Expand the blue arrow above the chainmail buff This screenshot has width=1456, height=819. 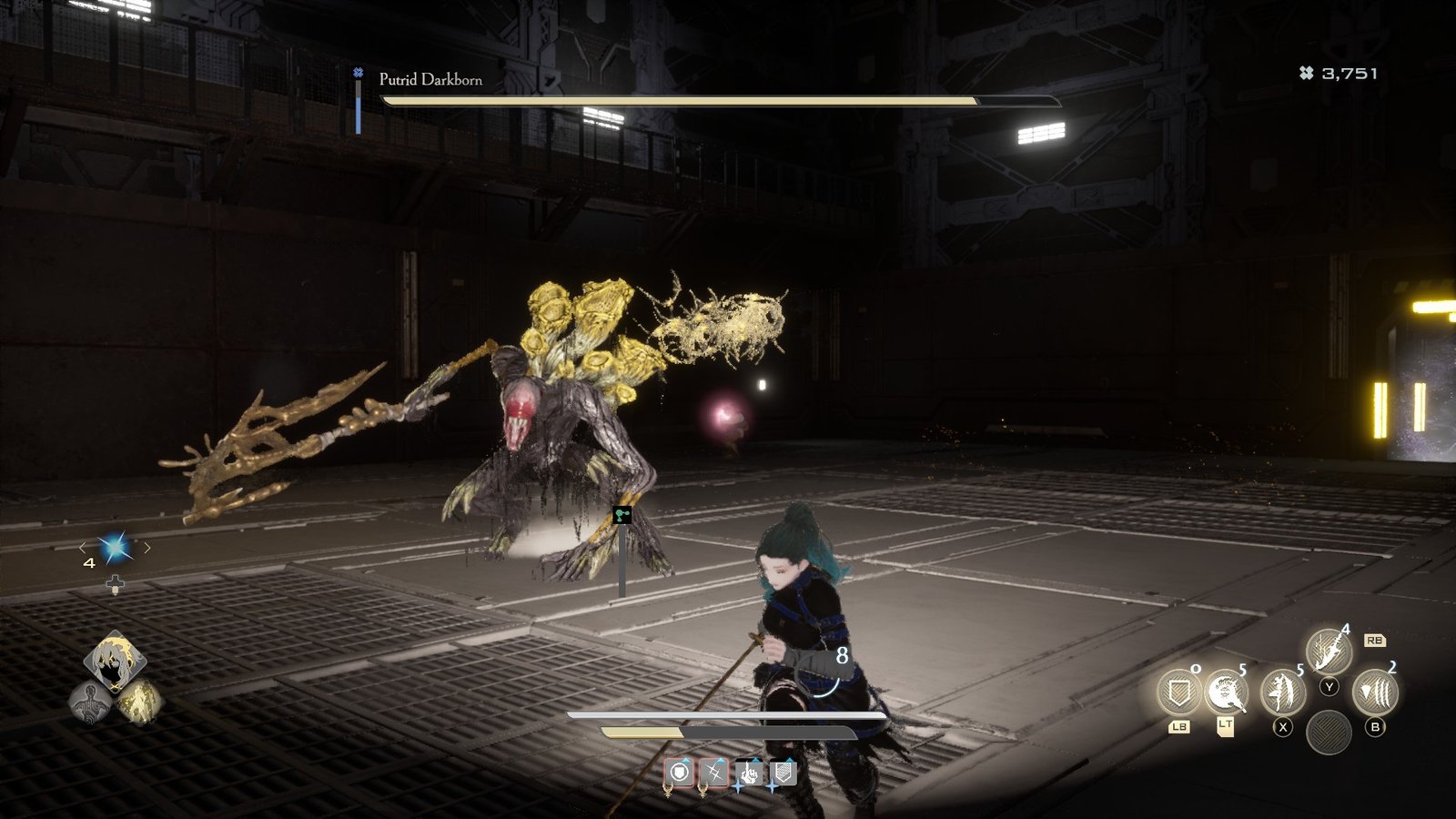coord(790,761)
